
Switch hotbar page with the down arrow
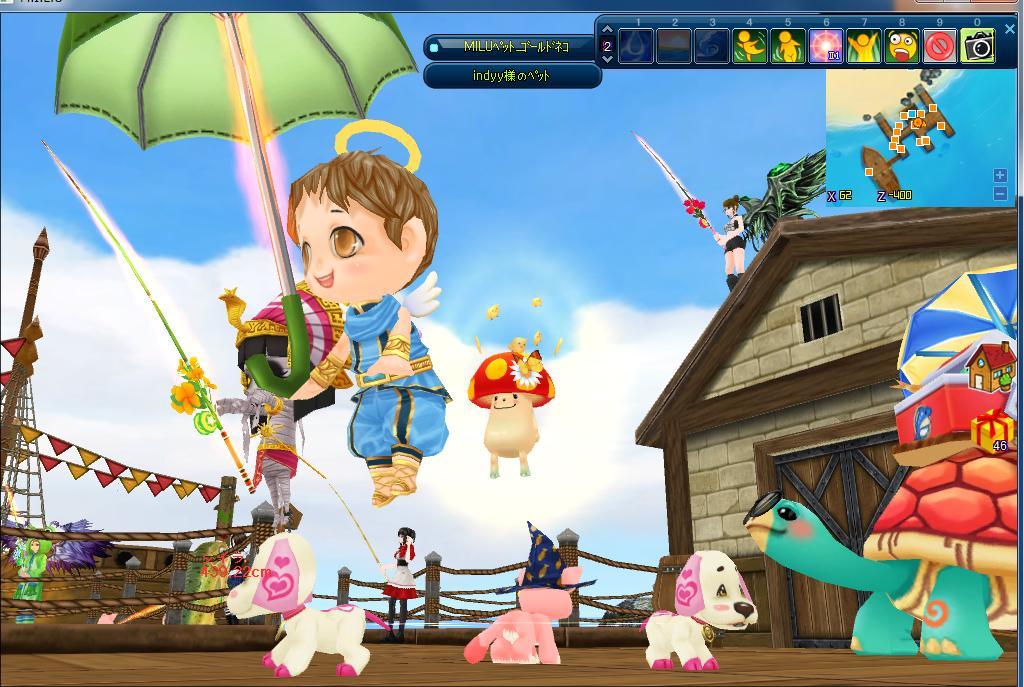click(607, 59)
